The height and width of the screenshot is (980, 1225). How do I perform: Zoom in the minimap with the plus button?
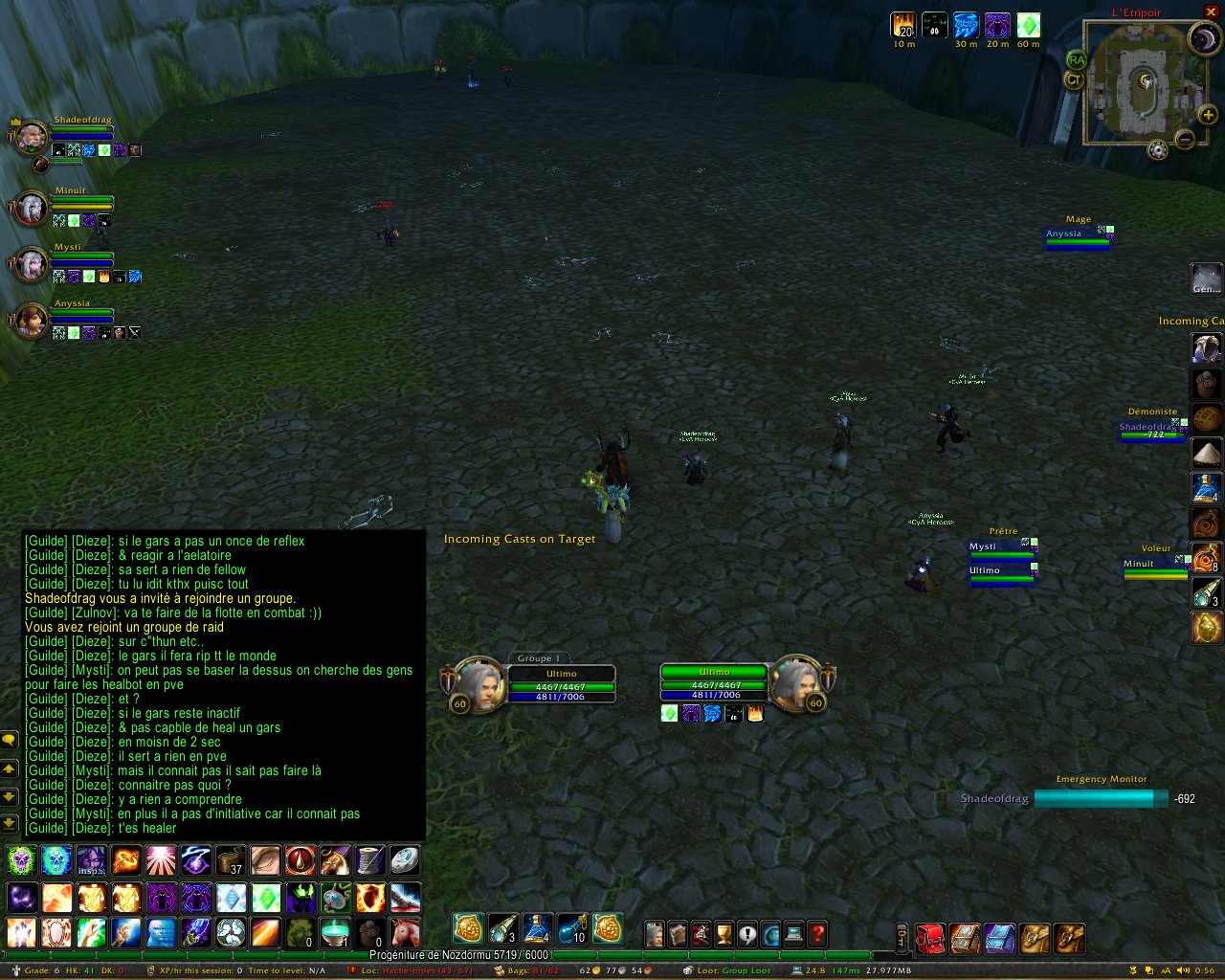1209,115
